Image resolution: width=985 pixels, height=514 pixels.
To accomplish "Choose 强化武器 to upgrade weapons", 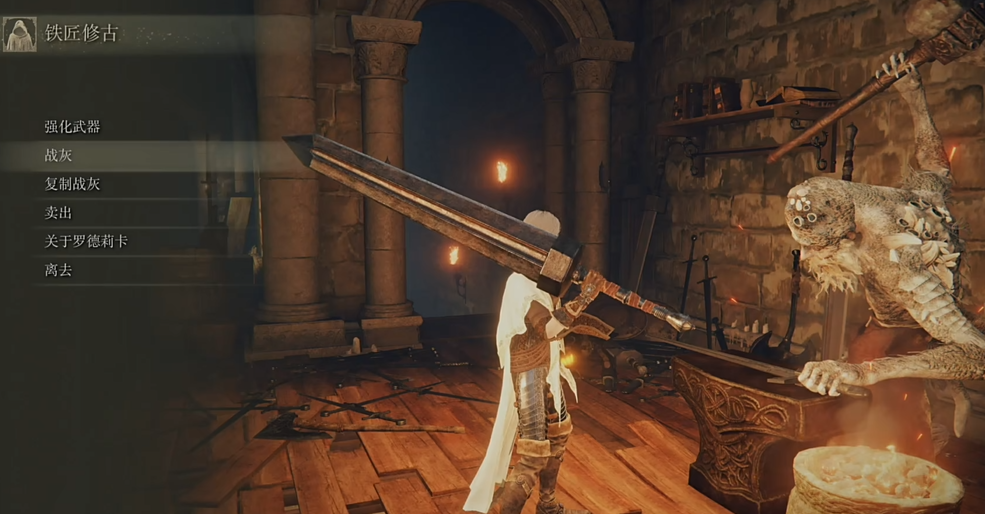I will tap(73, 127).
